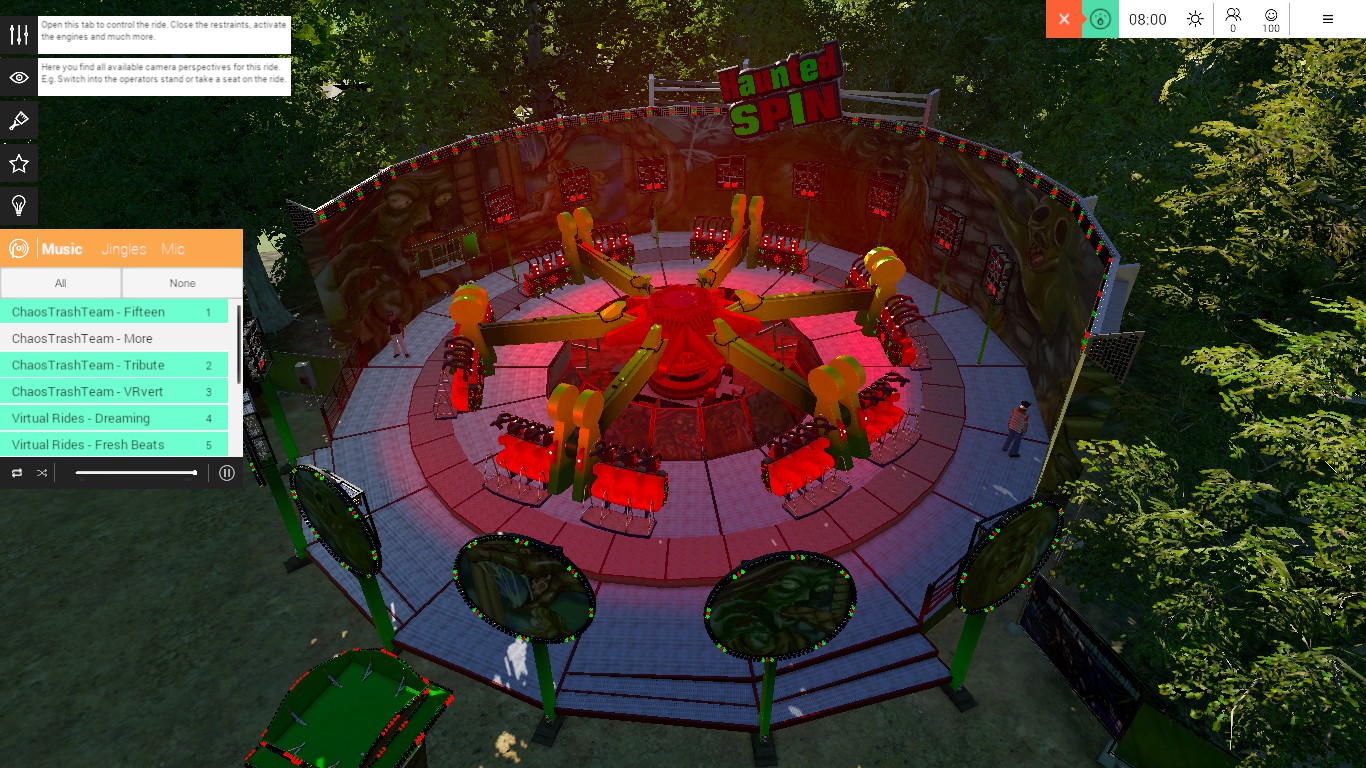1366x768 pixels.
Task: Enable shuffle playback mode
Action: tap(41, 472)
